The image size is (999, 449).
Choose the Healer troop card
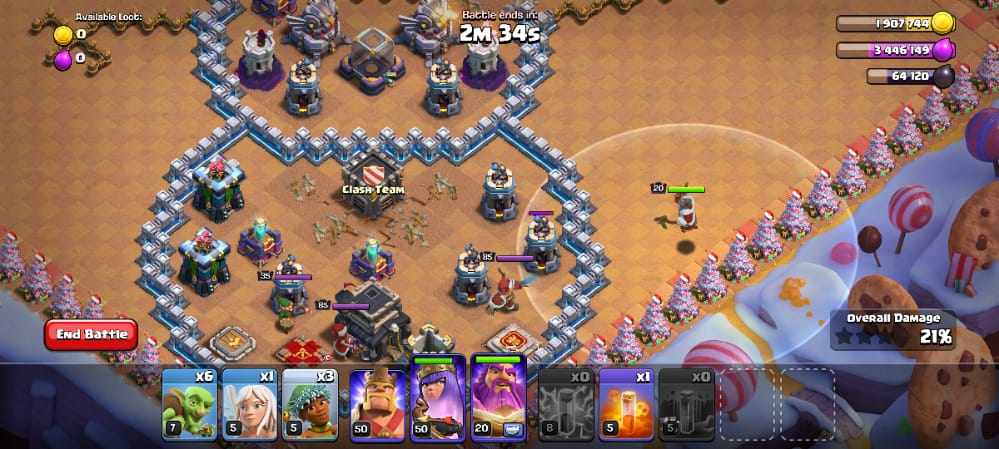click(x=249, y=403)
